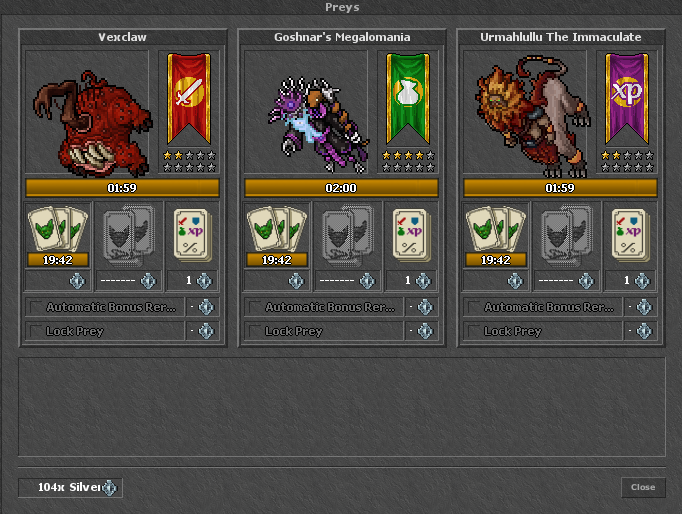Screen dimensions: 682x514
Task: Use the bonus reroll card for Urmahlullu
Action: [629, 236]
